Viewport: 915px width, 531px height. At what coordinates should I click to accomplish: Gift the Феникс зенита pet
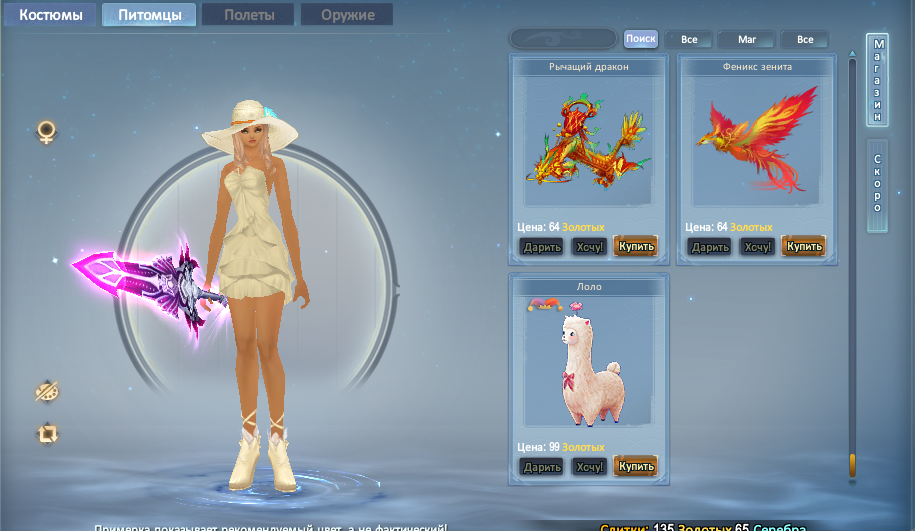(x=710, y=246)
